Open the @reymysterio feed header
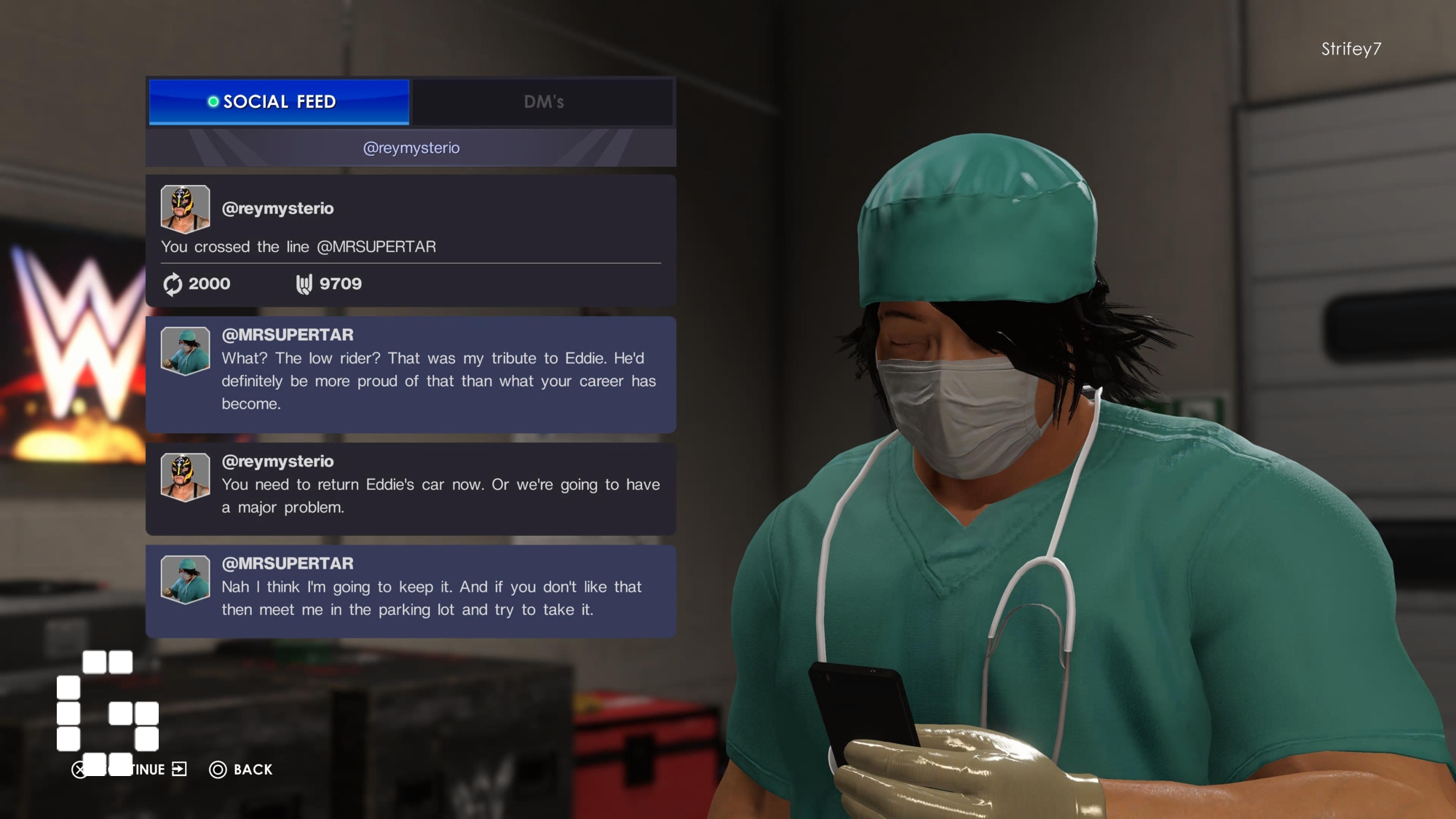 tap(411, 148)
